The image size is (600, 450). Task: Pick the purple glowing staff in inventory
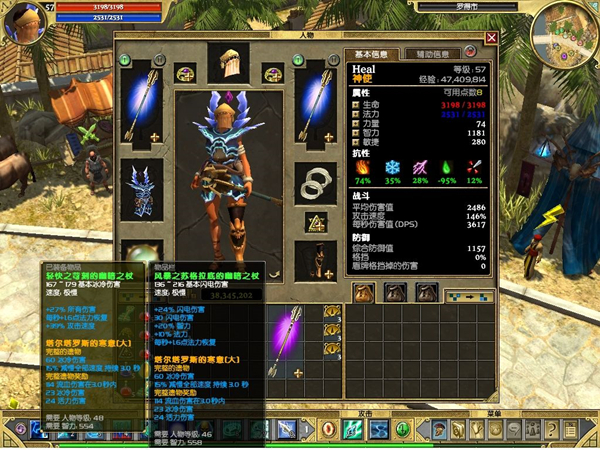tap(295, 340)
